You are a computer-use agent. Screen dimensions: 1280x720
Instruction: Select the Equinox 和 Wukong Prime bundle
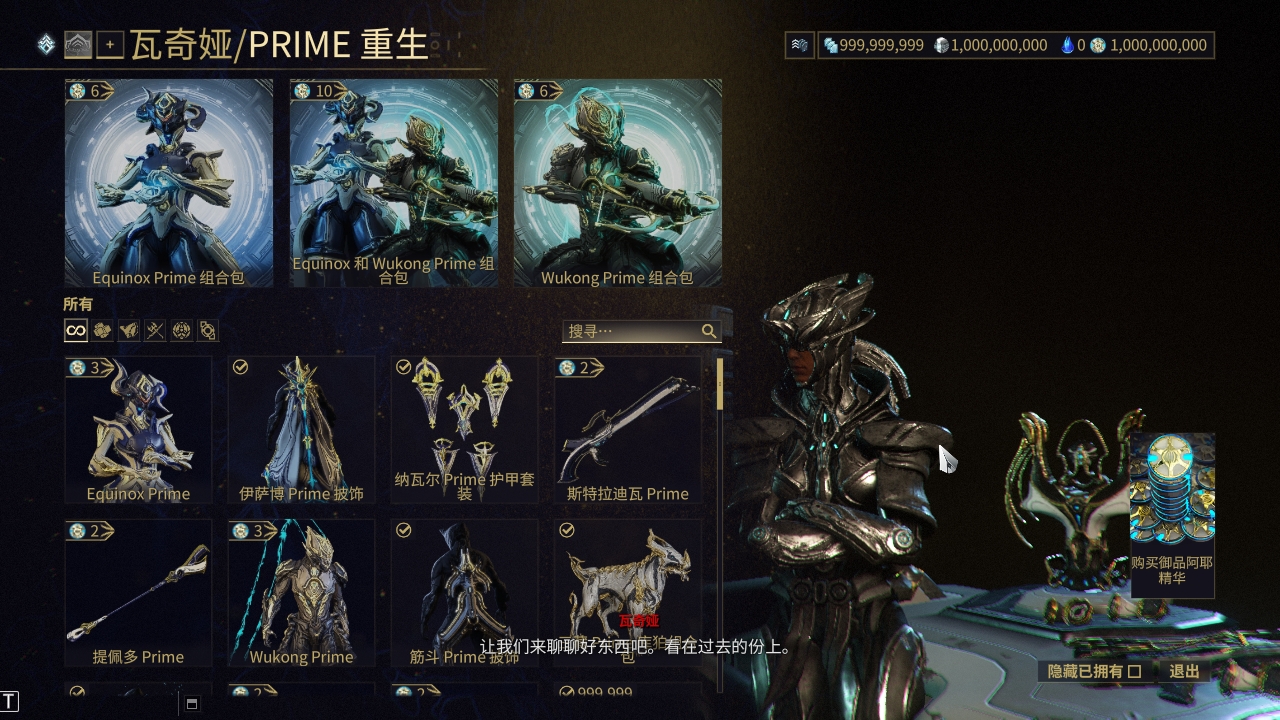[x=393, y=183]
